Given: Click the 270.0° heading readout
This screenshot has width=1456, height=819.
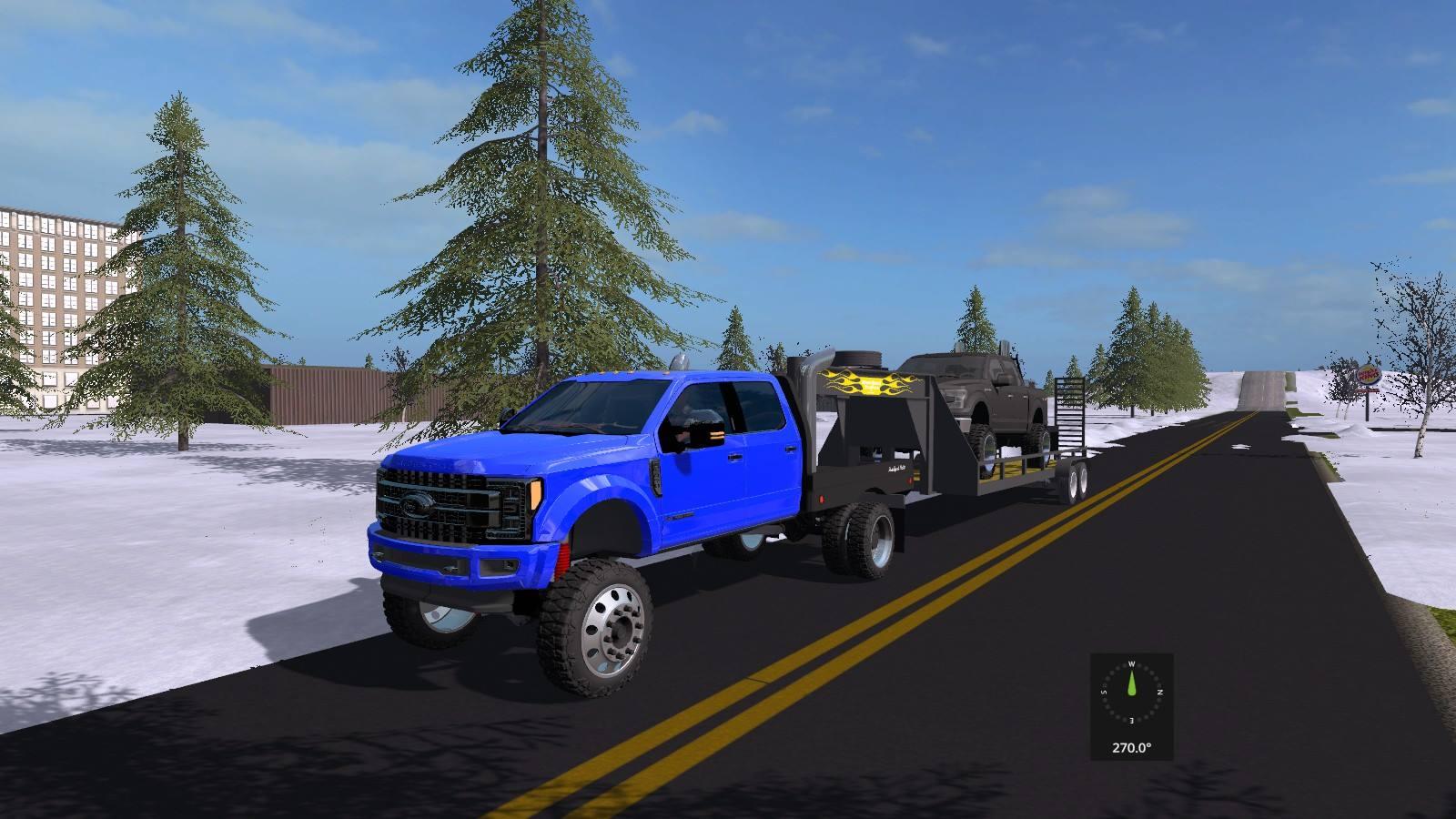Looking at the screenshot, I should [1132, 746].
